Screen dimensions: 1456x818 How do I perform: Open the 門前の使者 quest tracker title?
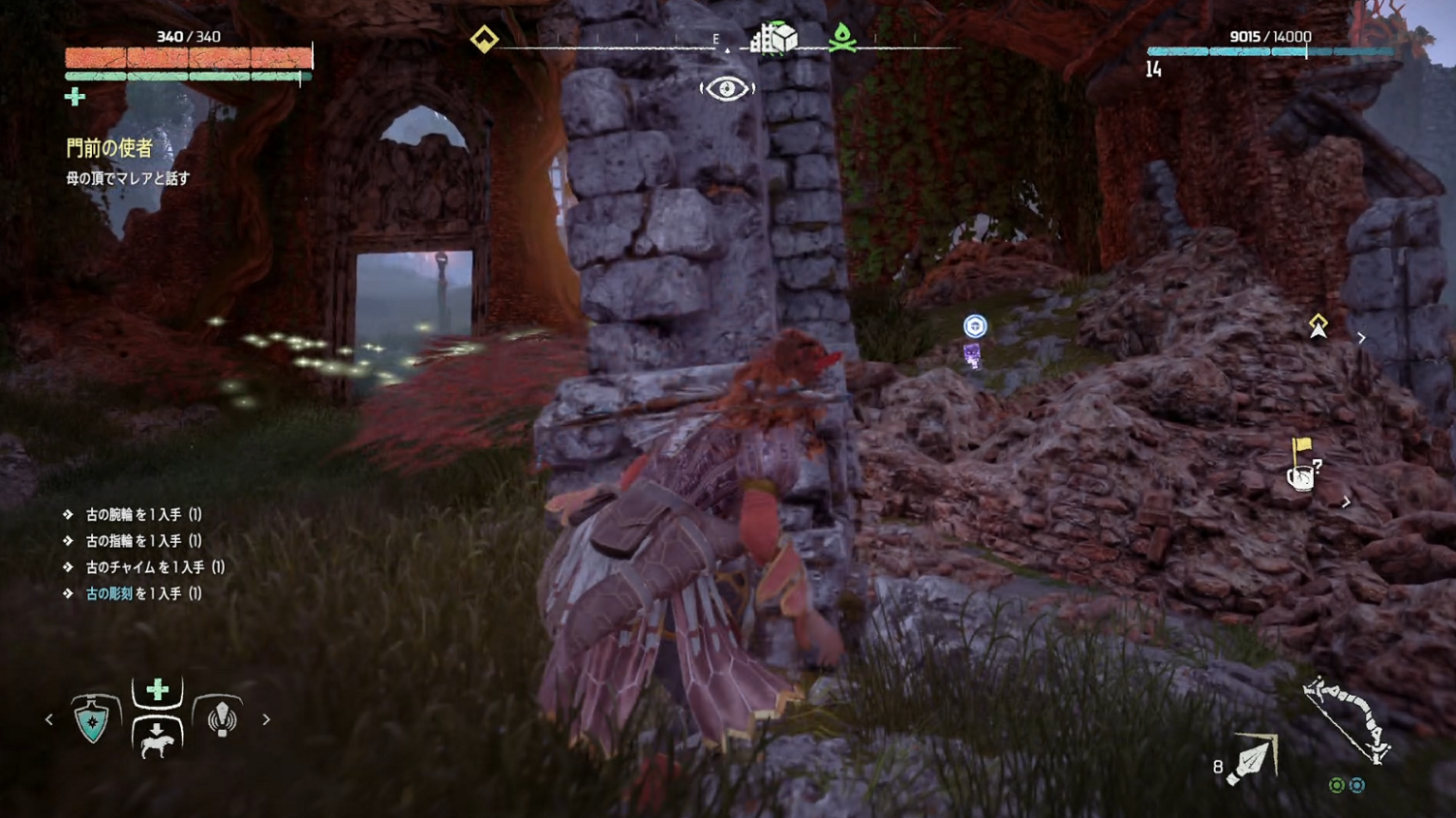coord(109,148)
